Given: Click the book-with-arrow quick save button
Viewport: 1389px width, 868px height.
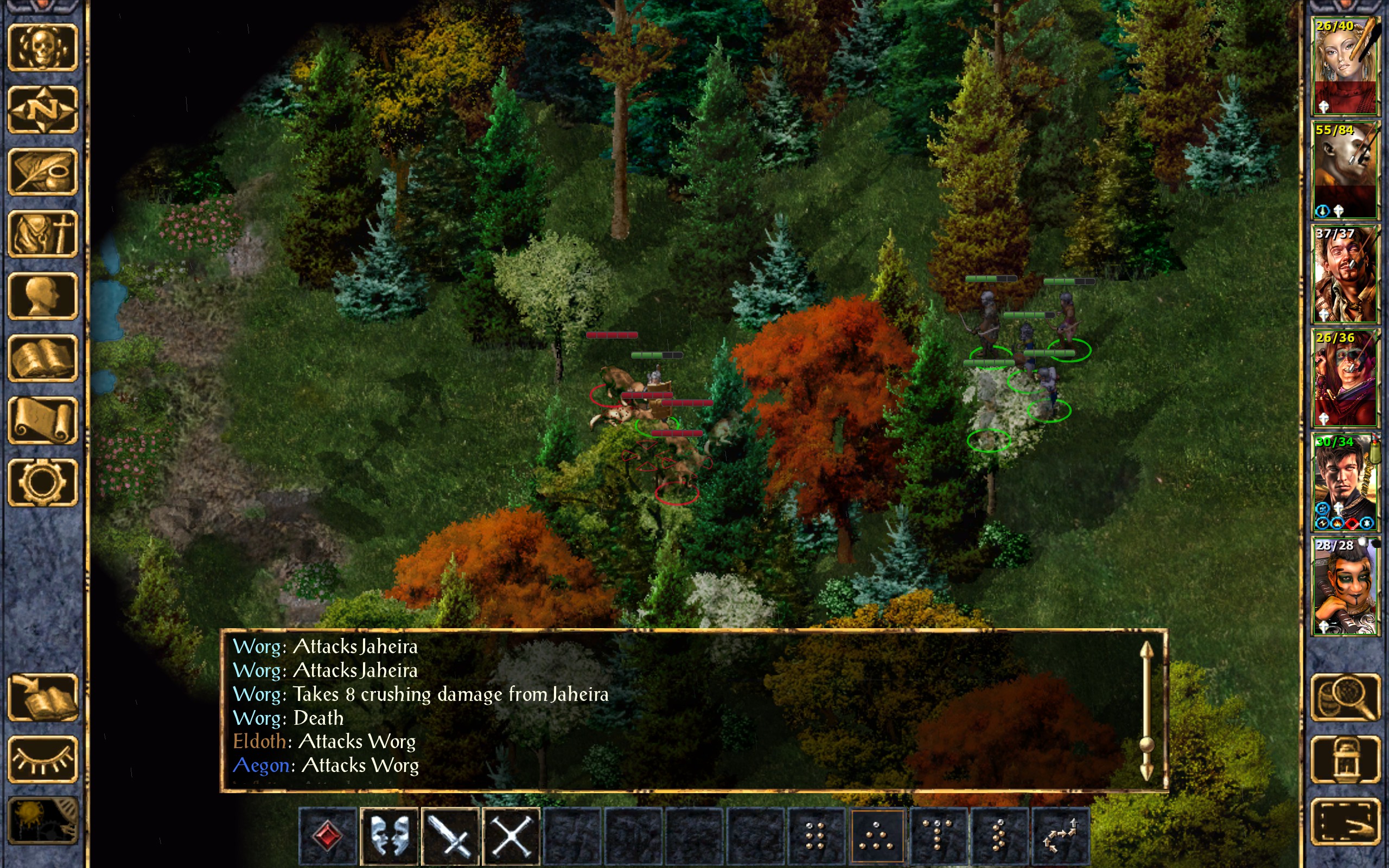Looking at the screenshot, I should click(x=42, y=697).
